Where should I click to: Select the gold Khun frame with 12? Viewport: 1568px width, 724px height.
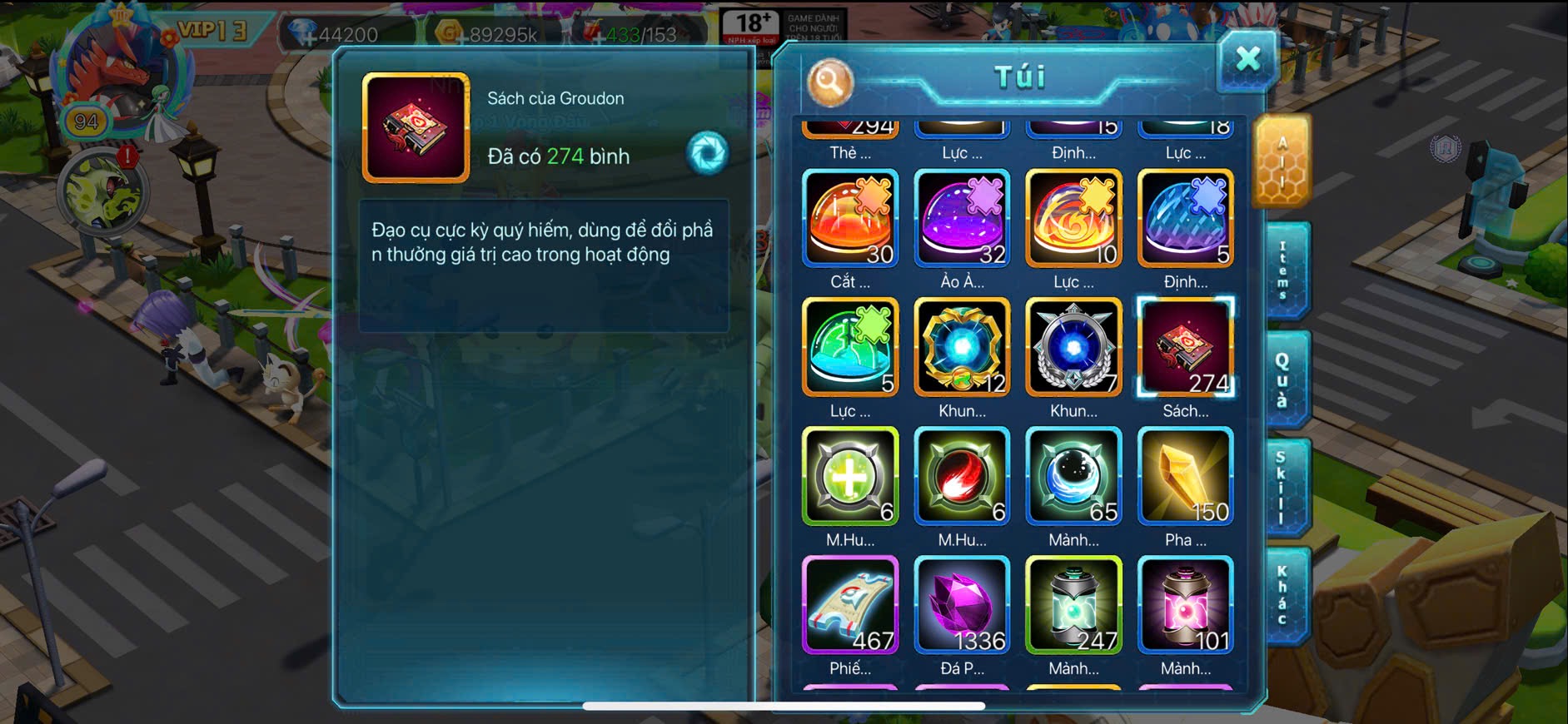962,347
